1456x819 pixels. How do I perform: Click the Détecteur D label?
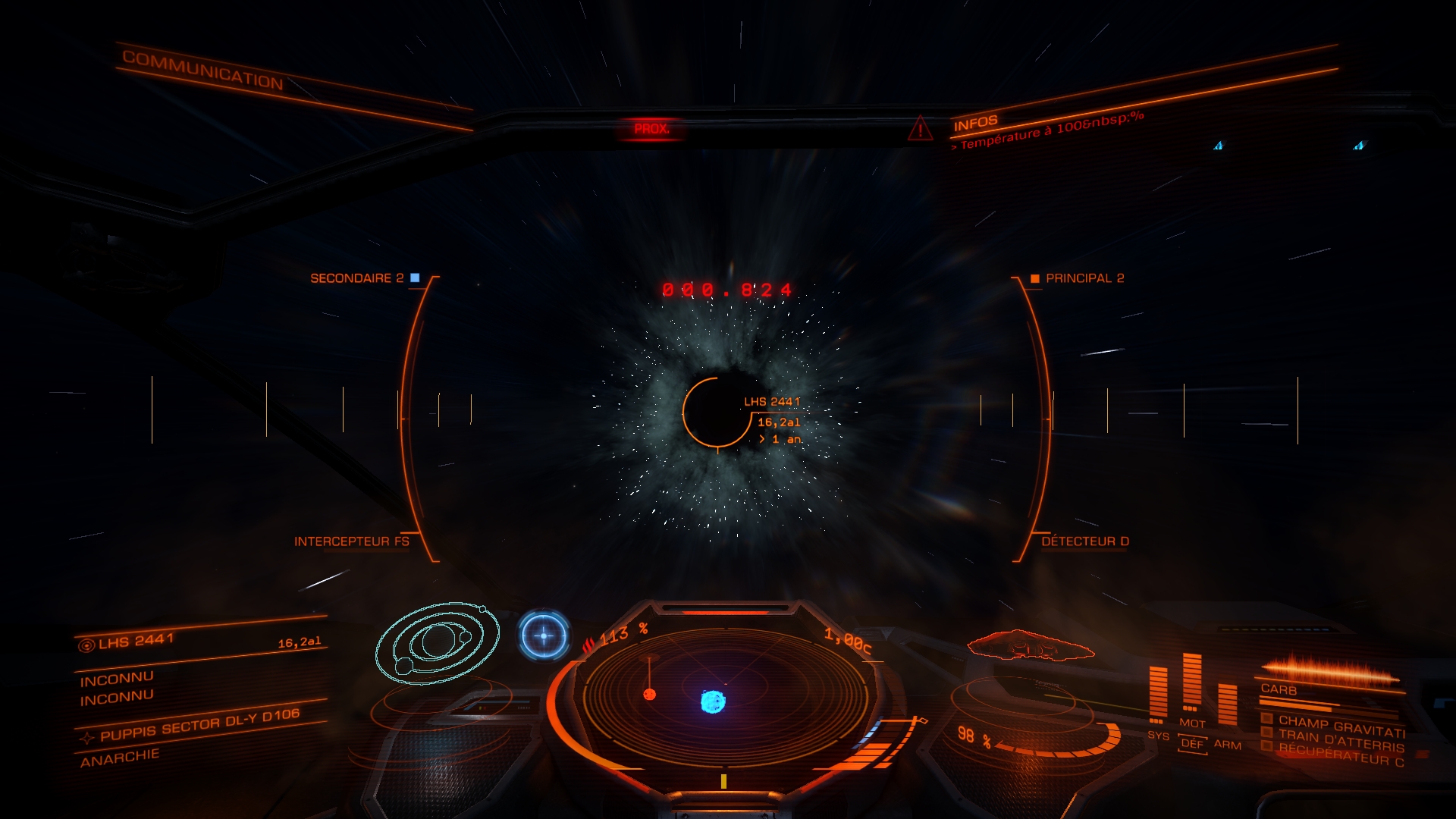click(1084, 541)
